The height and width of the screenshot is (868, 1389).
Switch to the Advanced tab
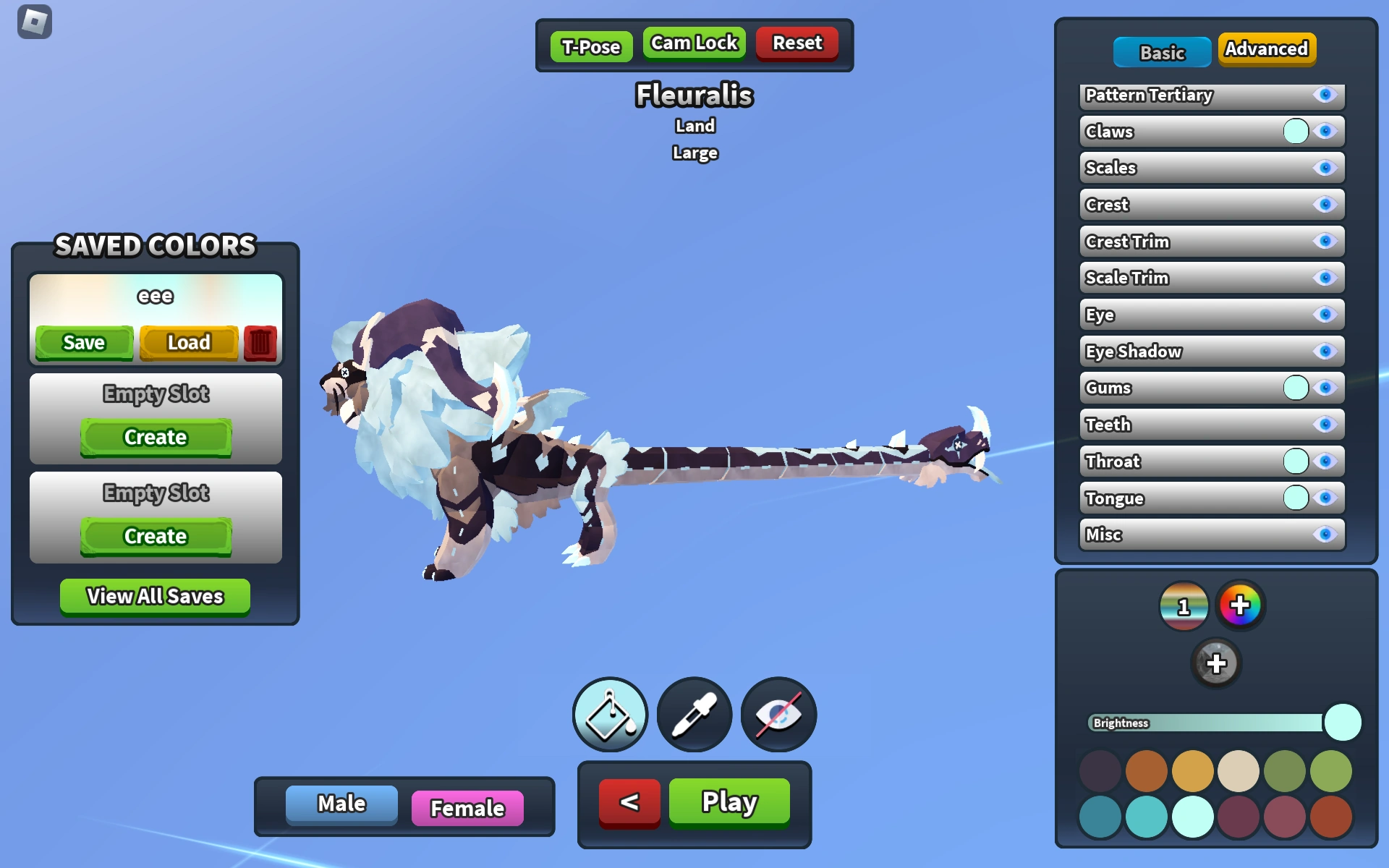(x=1267, y=49)
